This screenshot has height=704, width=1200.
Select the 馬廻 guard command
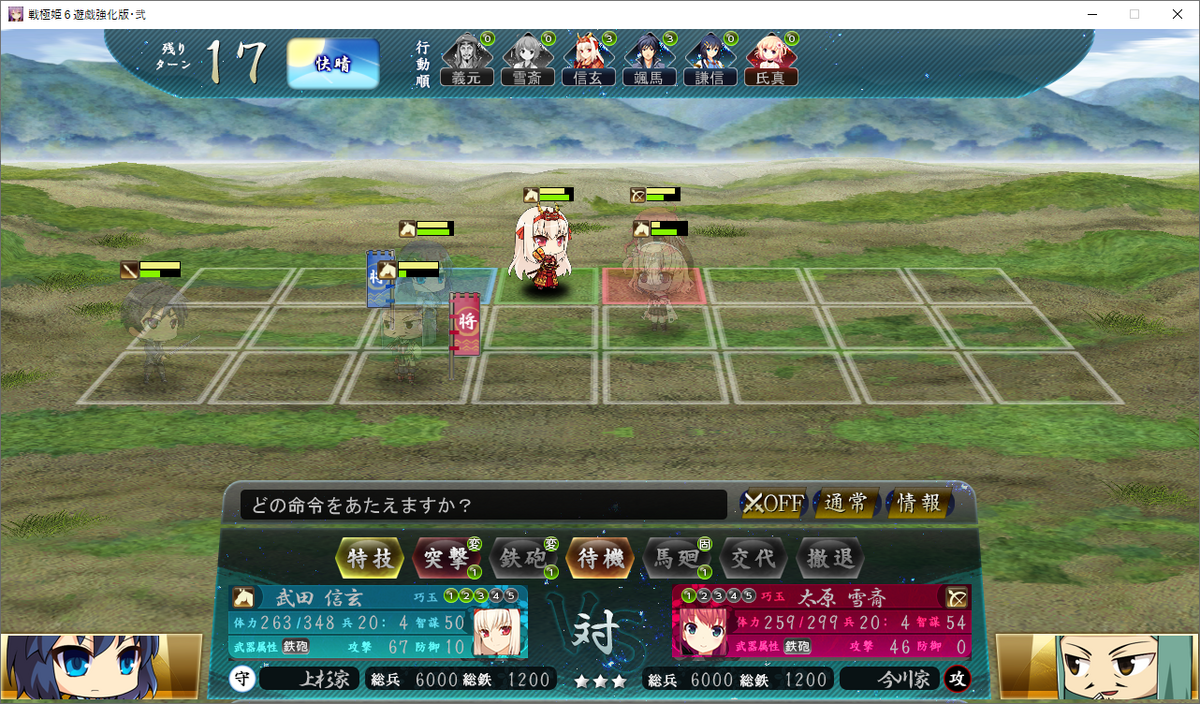pyautogui.click(x=677, y=558)
